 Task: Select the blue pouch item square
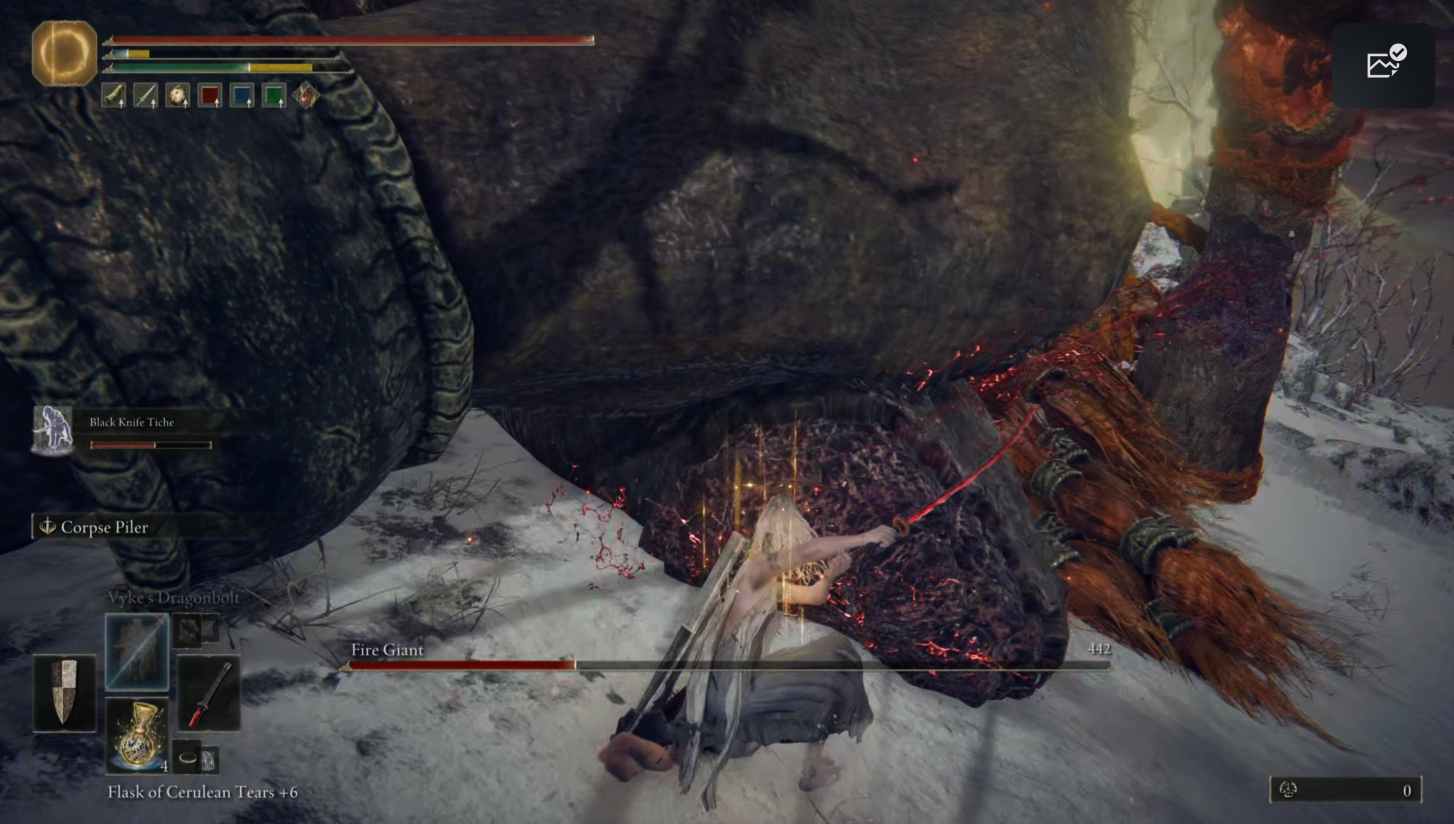point(243,97)
